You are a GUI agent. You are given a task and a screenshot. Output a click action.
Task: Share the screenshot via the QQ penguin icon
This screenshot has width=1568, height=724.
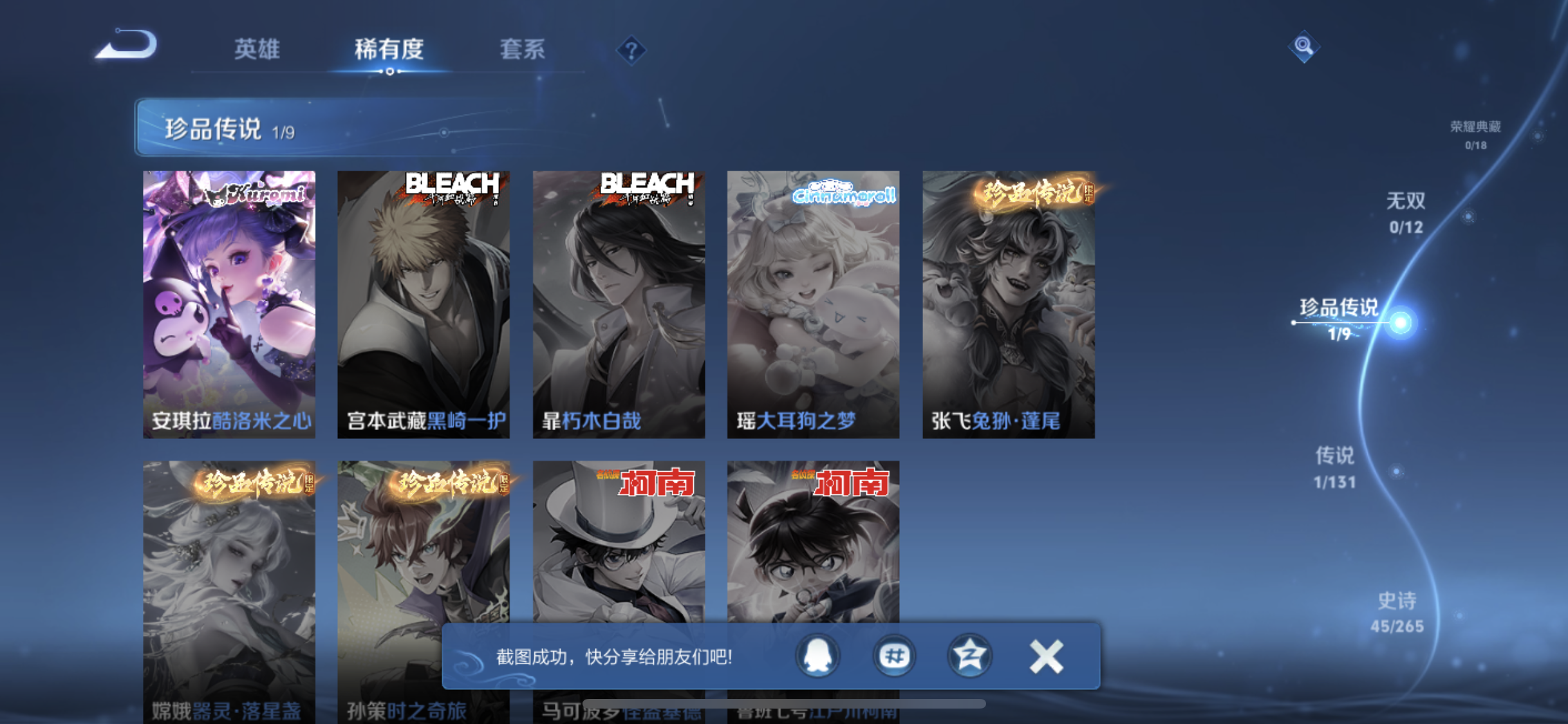point(817,656)
